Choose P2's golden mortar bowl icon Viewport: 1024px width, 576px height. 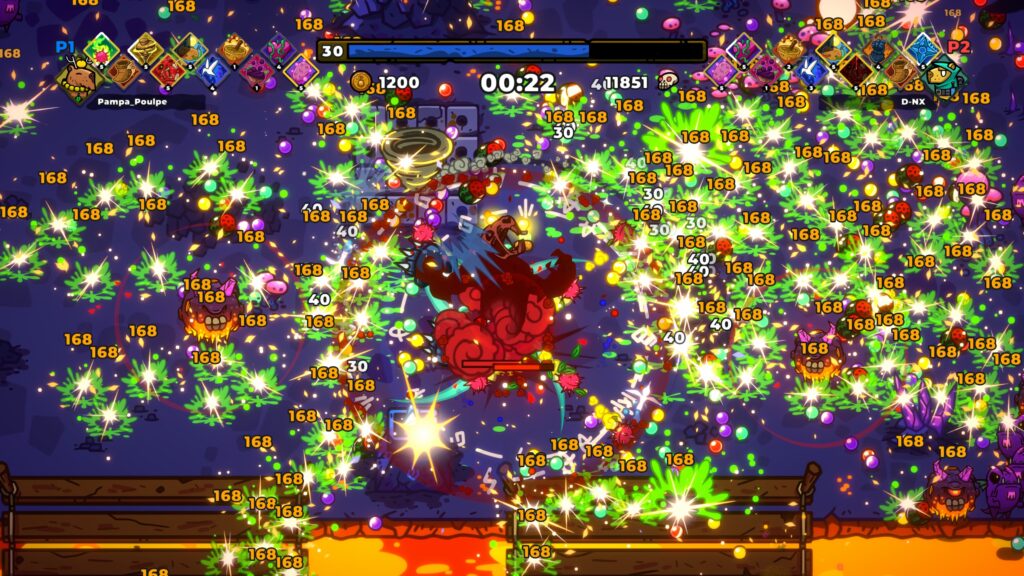[789, 48]
